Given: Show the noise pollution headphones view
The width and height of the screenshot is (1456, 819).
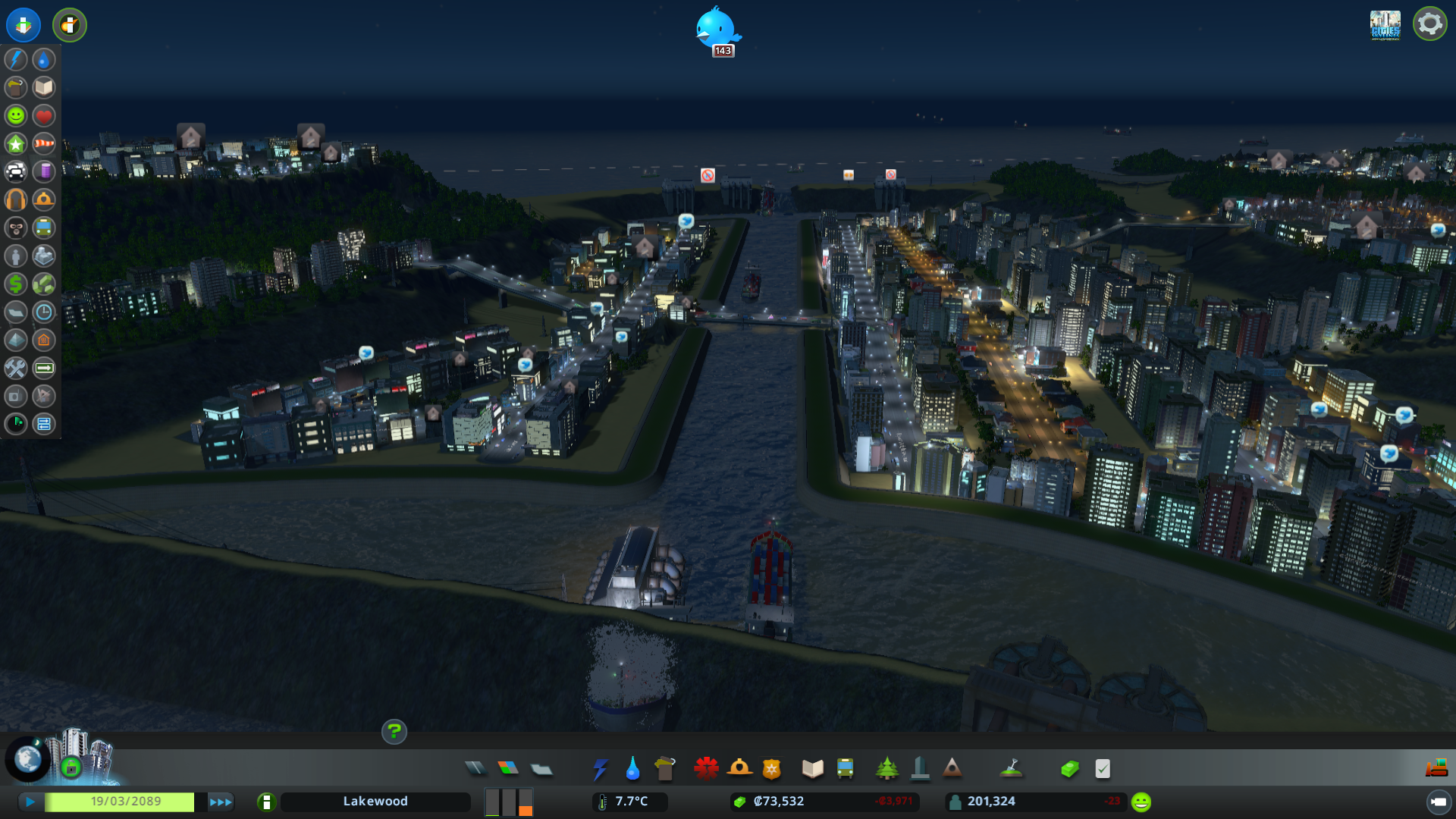Looking at the screenshot, I should pyautogui.click(x=16, y=199).
